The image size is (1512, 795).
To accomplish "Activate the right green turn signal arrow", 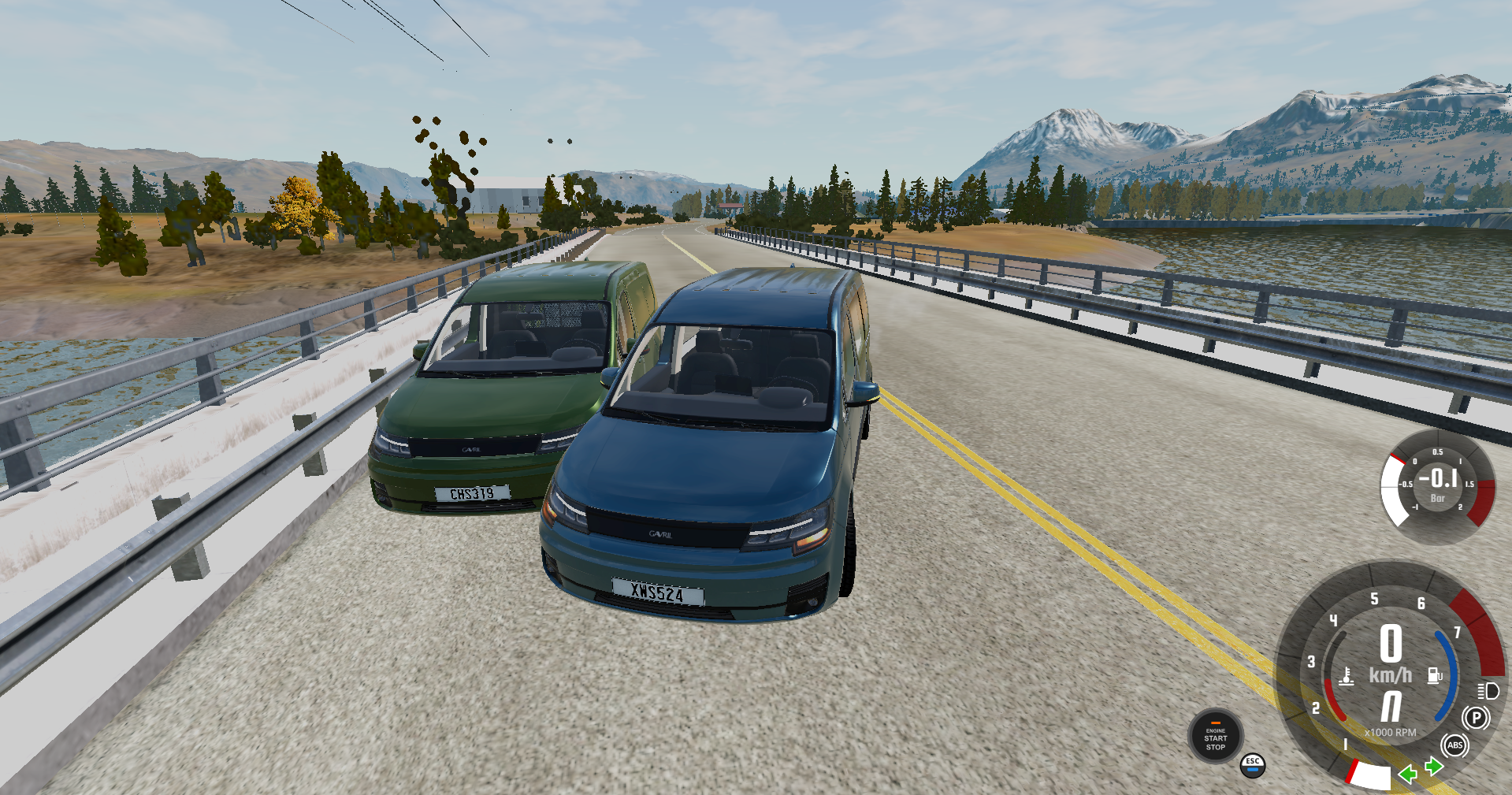I will [x=1434, y=766].
